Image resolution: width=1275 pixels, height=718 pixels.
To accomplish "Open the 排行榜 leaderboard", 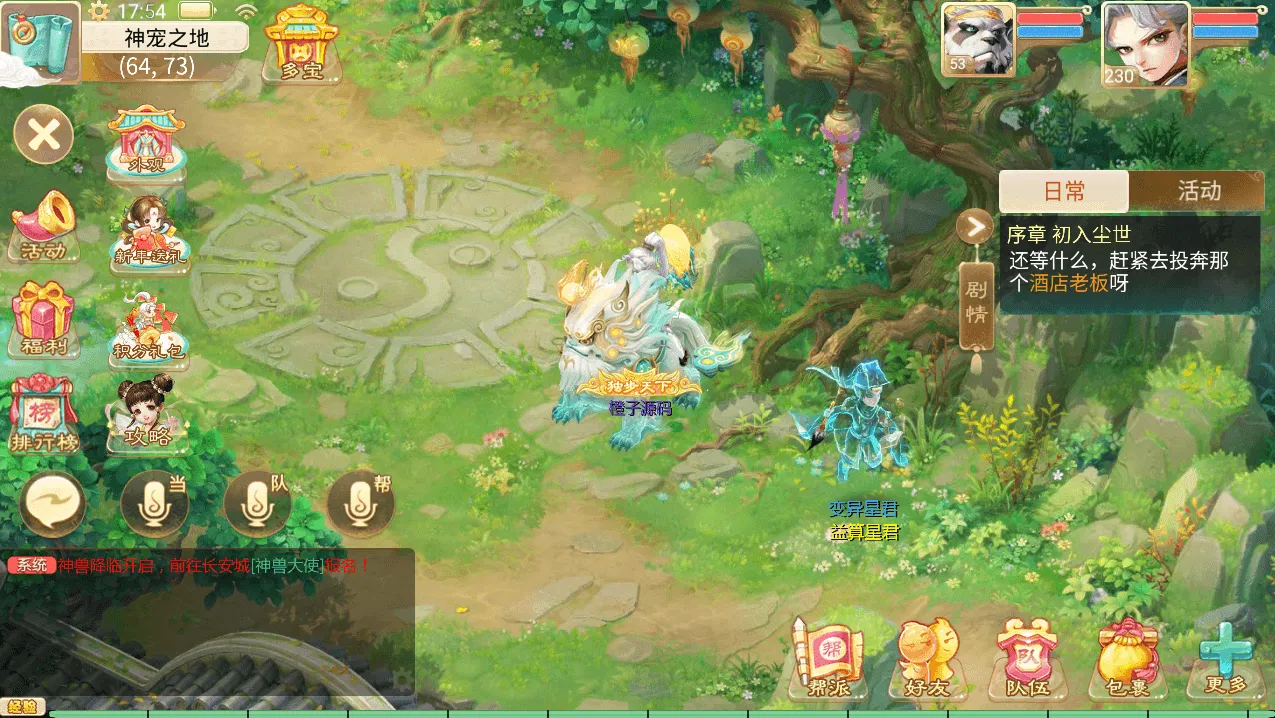I will pos(43,413).
